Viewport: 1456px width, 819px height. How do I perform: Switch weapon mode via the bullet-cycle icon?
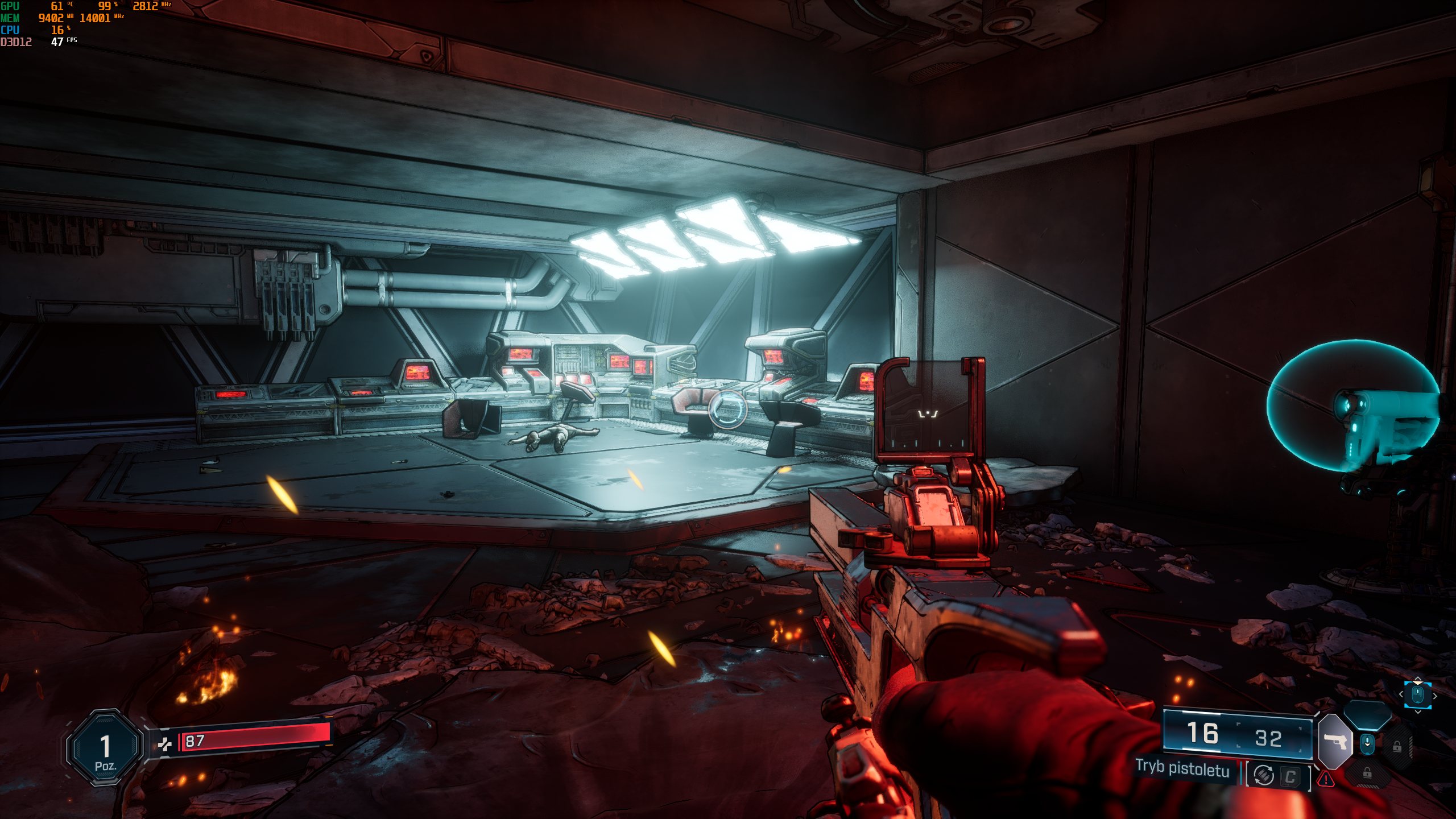[1264, 775]
